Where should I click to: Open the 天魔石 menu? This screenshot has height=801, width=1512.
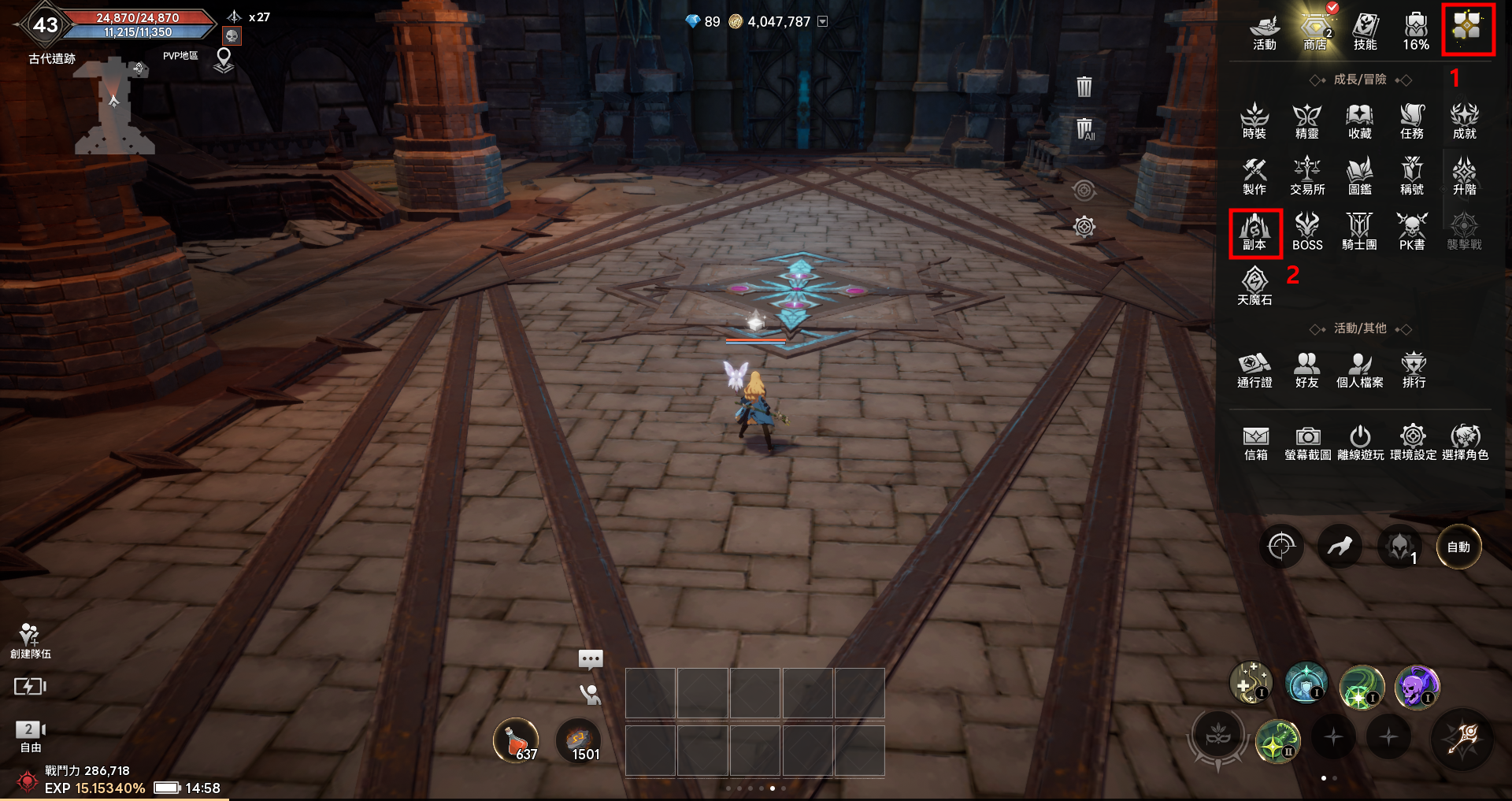1254,286
